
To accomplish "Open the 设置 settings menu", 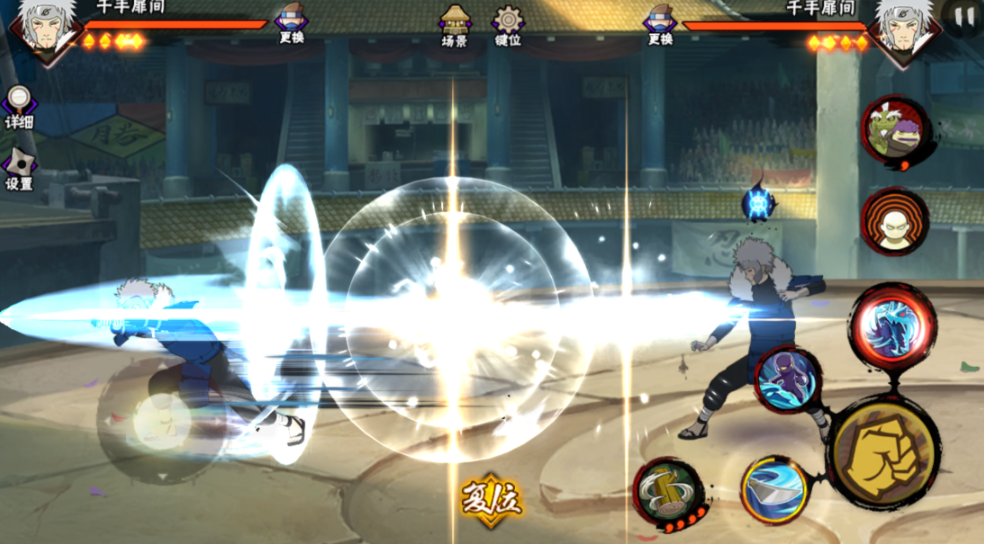I will point(18,168).
